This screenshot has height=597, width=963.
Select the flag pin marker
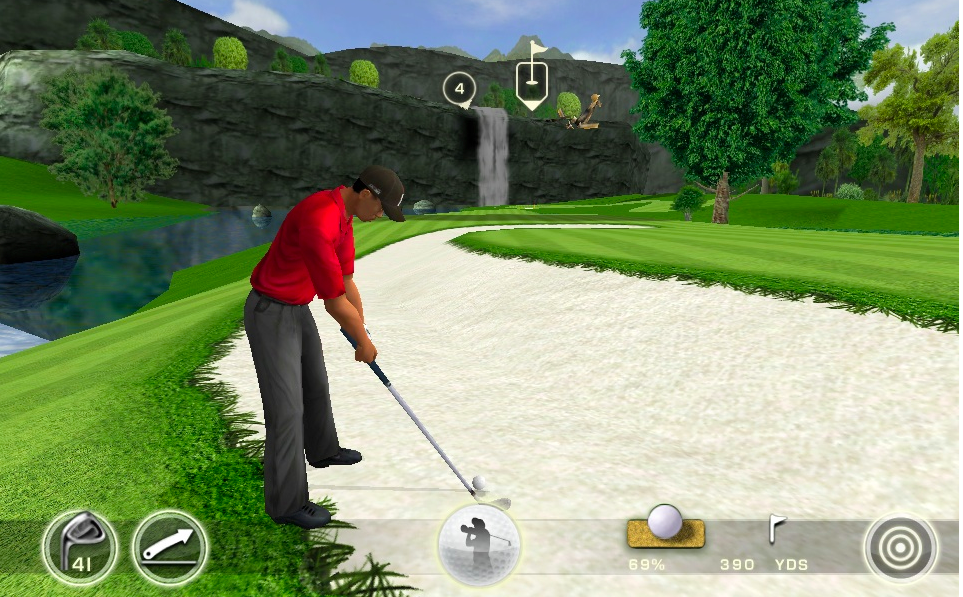pyautogui.click(x=531, y=76)
